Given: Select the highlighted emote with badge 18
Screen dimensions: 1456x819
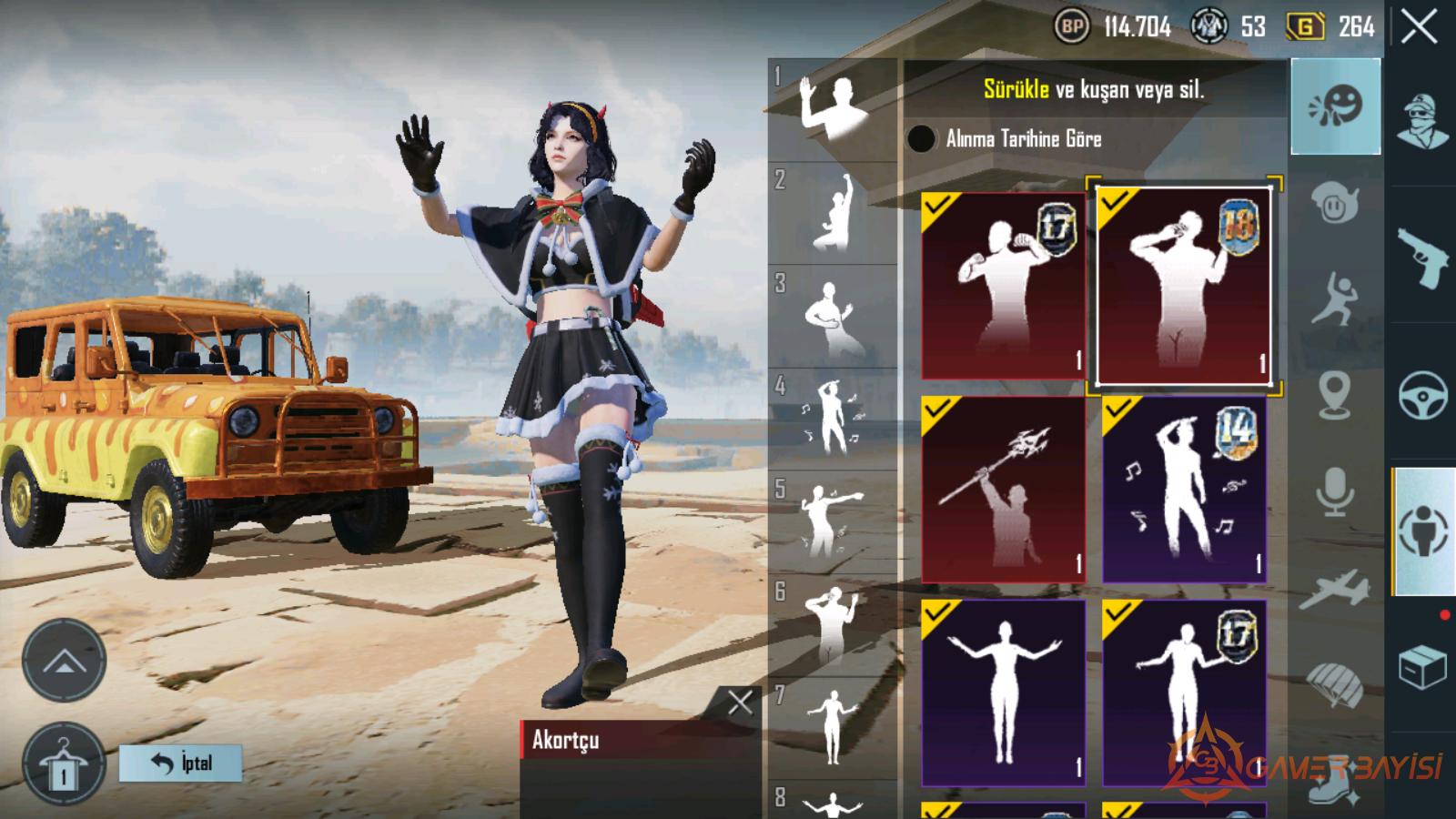Looking at the screenshot, I should (1184, 286).
